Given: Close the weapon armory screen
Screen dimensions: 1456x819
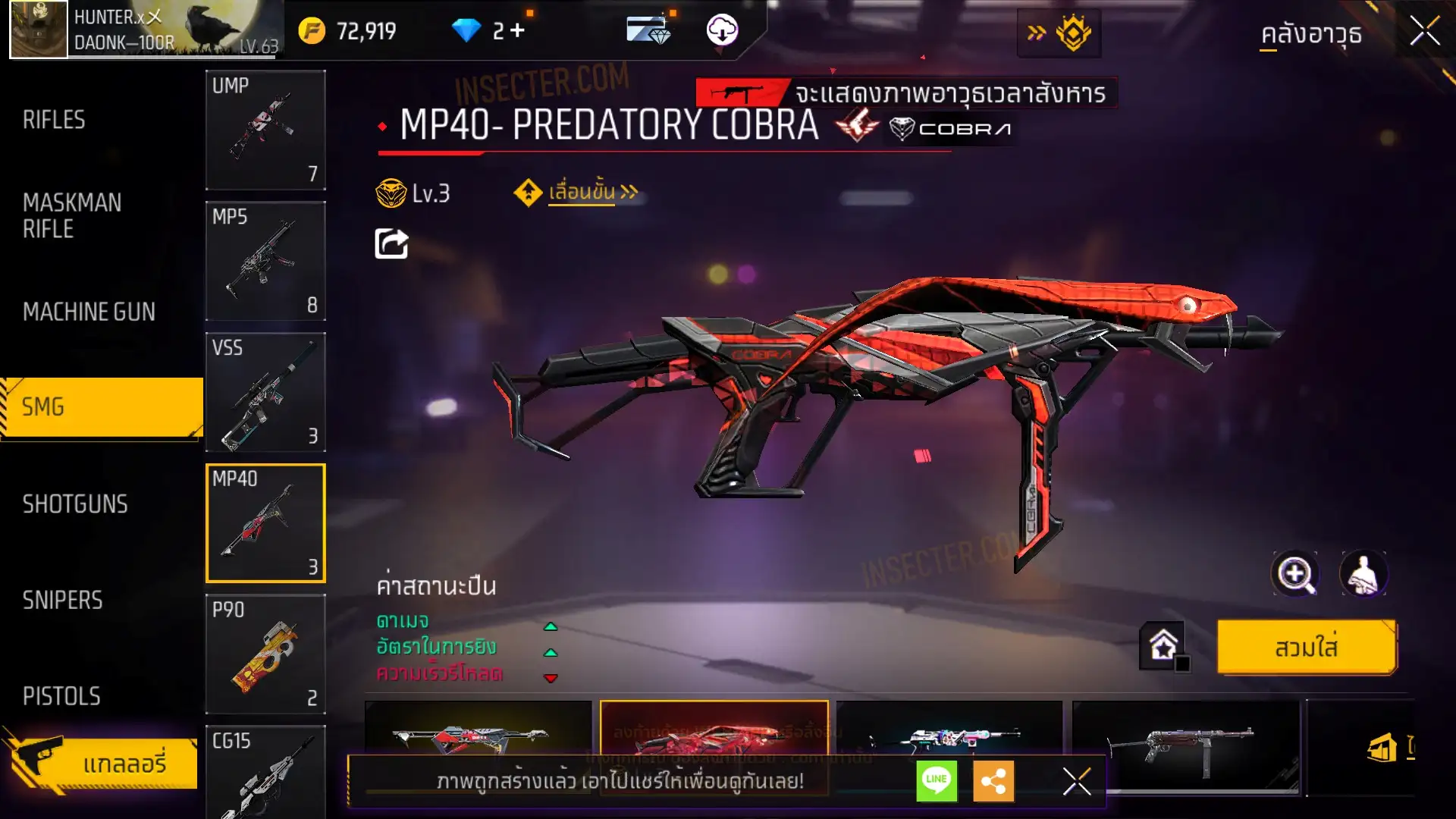Looking at the screenshot, I should point(1424,32).
